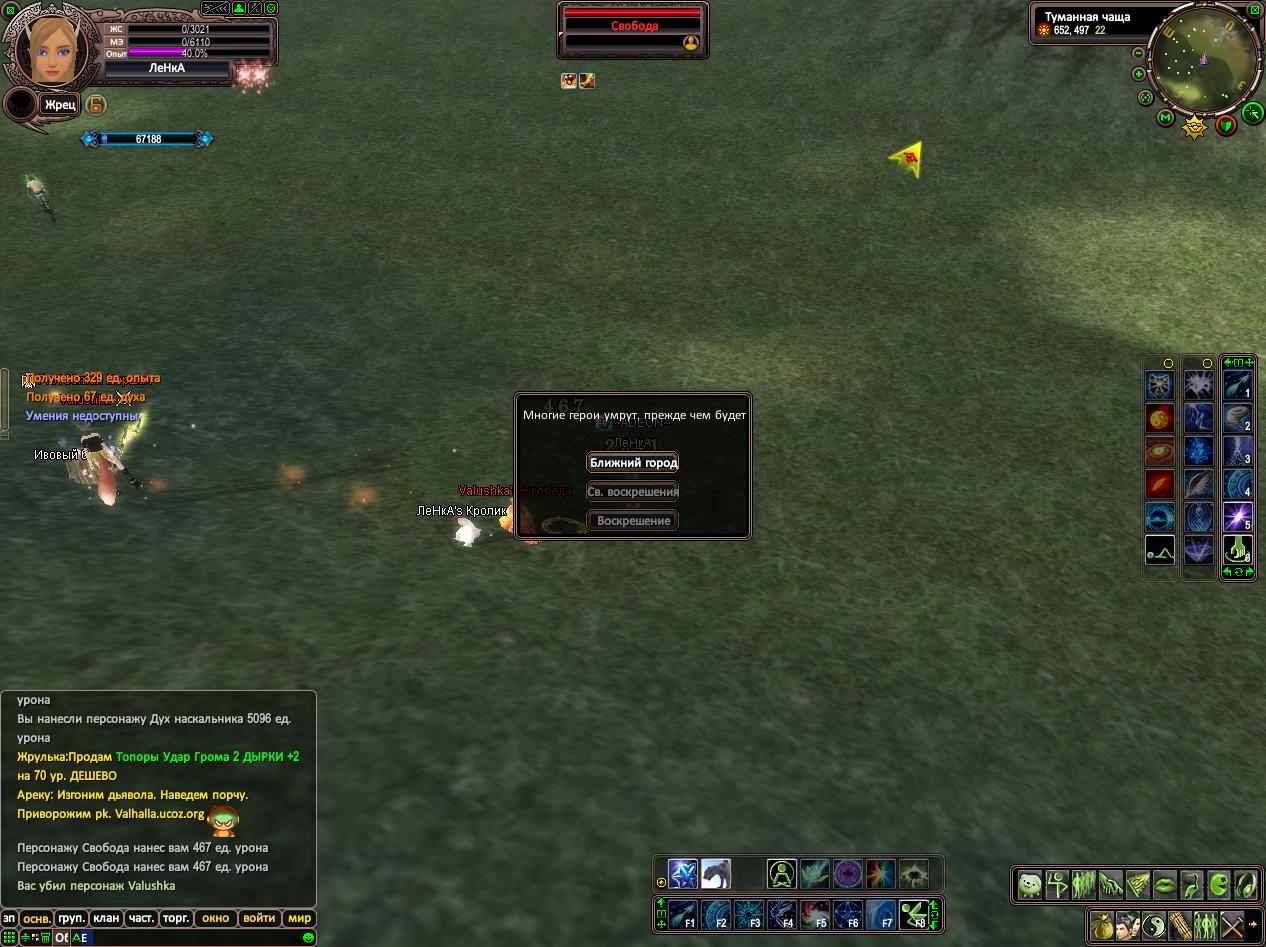Zoom out the minimap with the minus button
Image resolution: width=1266 pixels, height=947 pixels.
(1138, 53)
